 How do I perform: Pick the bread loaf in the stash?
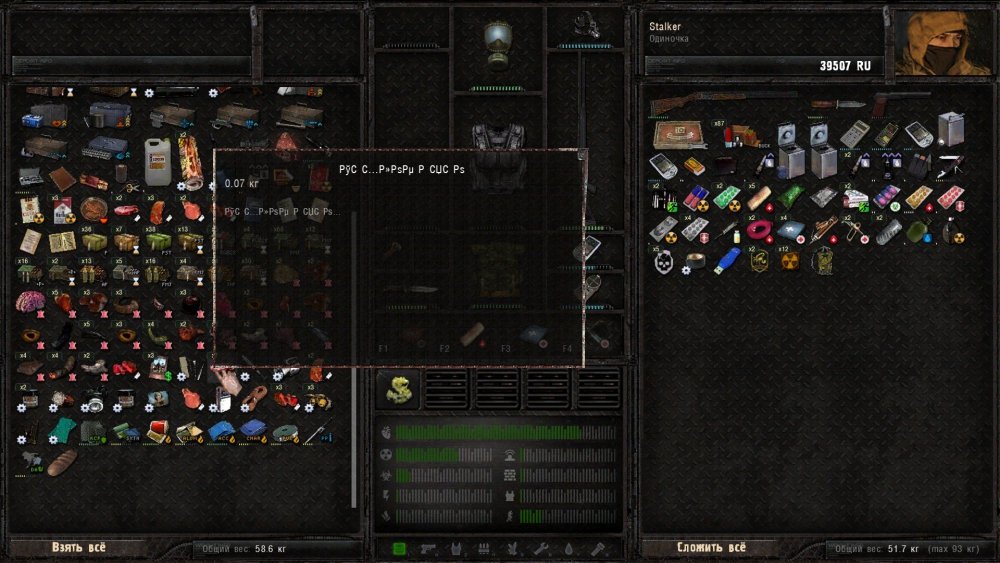pos(62,462)
